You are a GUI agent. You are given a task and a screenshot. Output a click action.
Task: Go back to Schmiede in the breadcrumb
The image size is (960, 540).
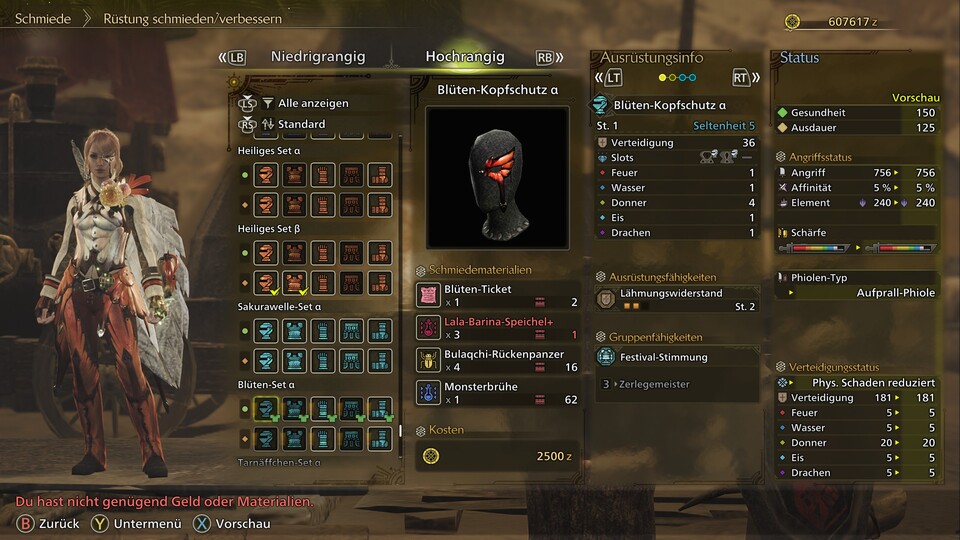(43, 18)
